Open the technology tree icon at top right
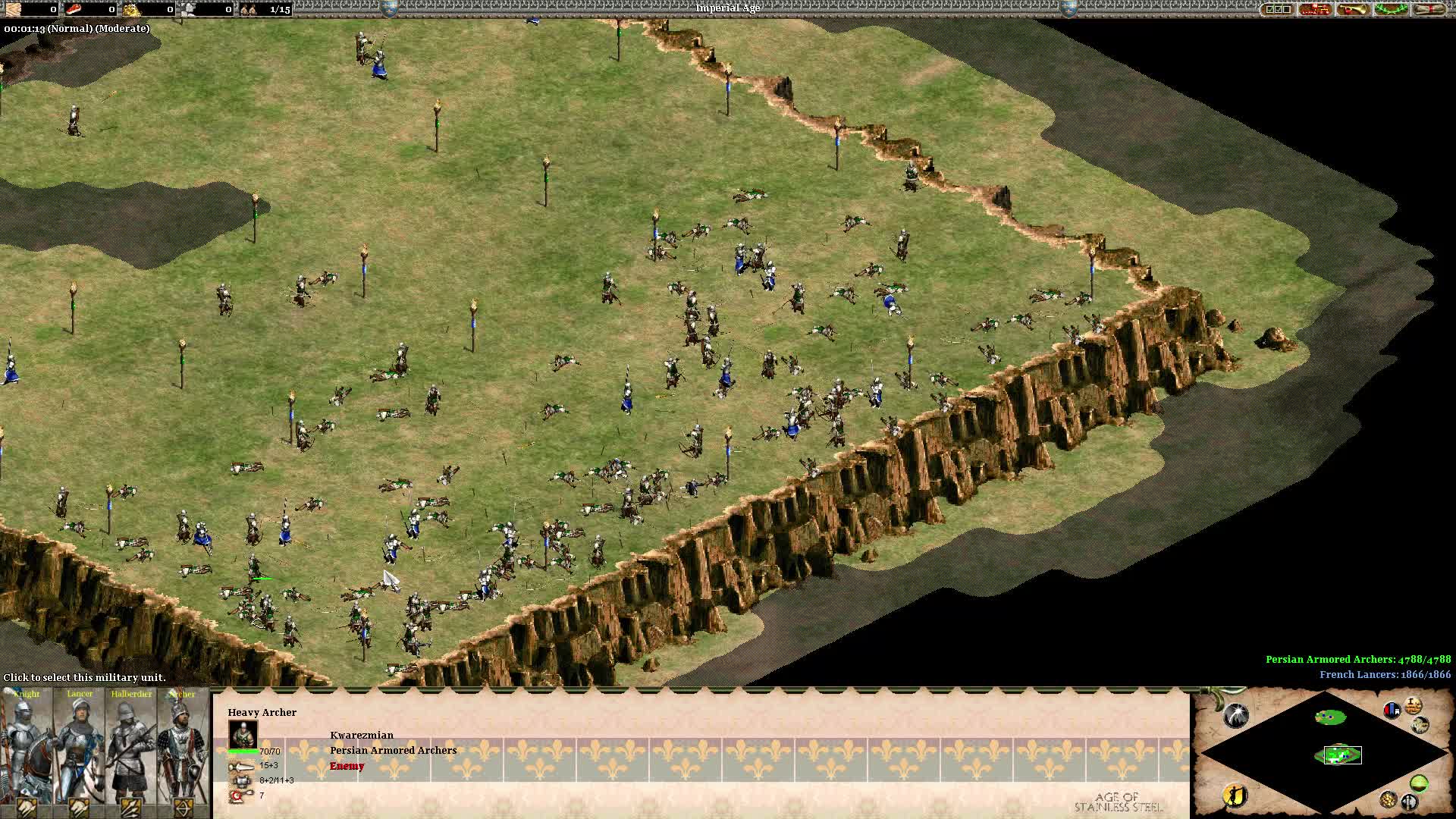The width and height of the screenshot is (1456, 819). tap(1314, 10)
